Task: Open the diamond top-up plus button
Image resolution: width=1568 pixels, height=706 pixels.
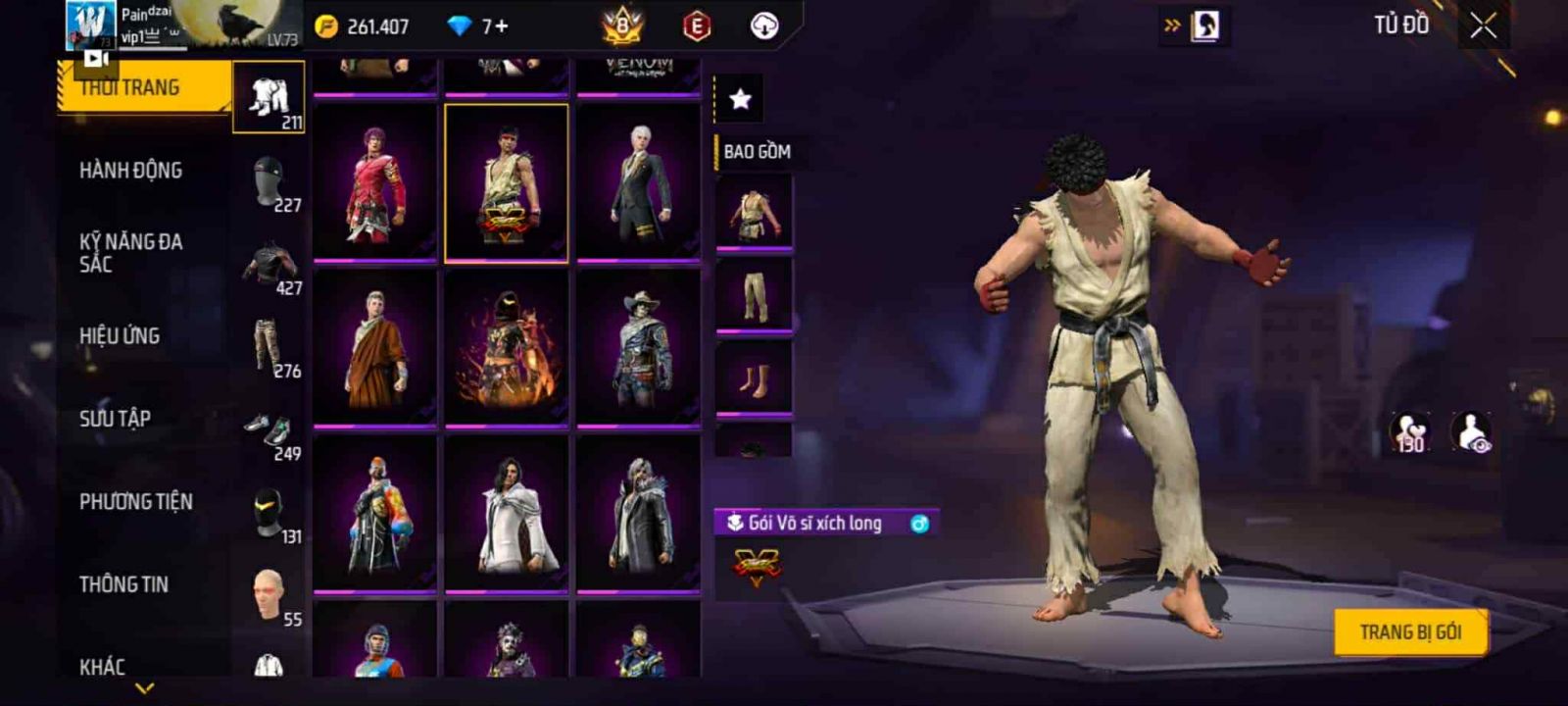Action: pyautogui.click(x=502, y=26)
